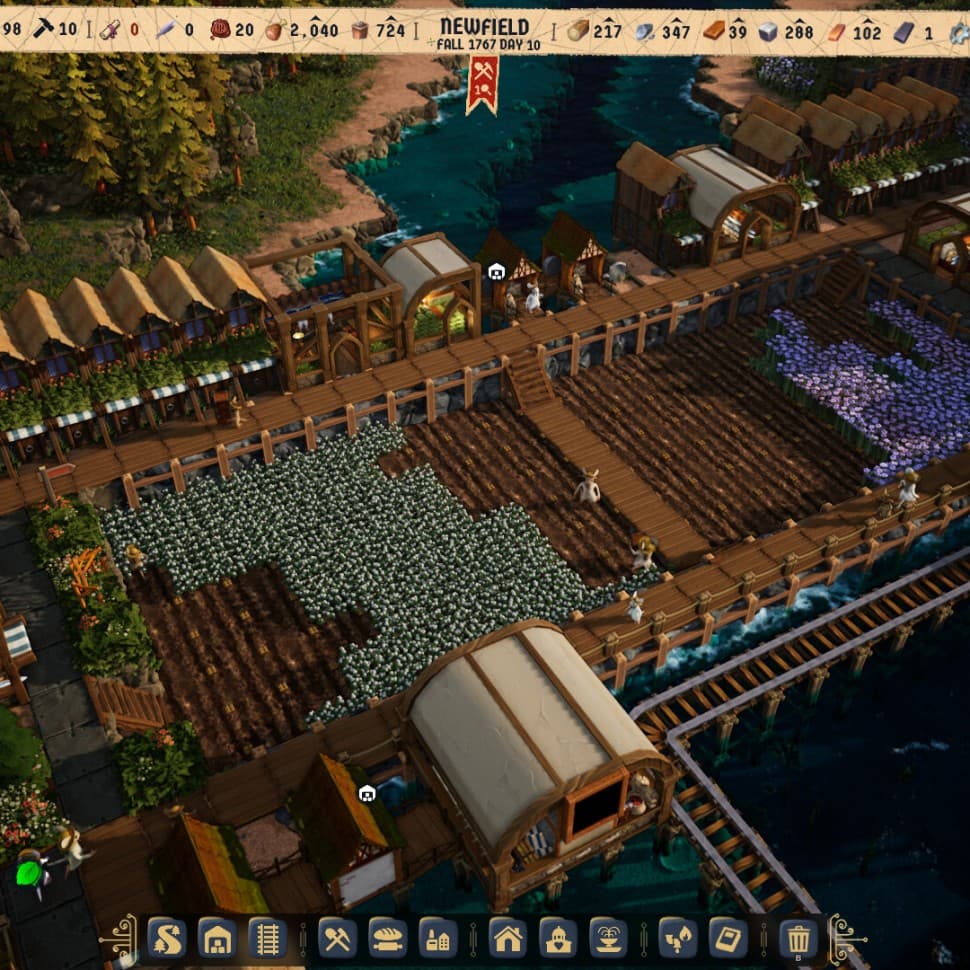Open the roads and paths build category
The height and width of the screenshot is (970, 970).
167,939
